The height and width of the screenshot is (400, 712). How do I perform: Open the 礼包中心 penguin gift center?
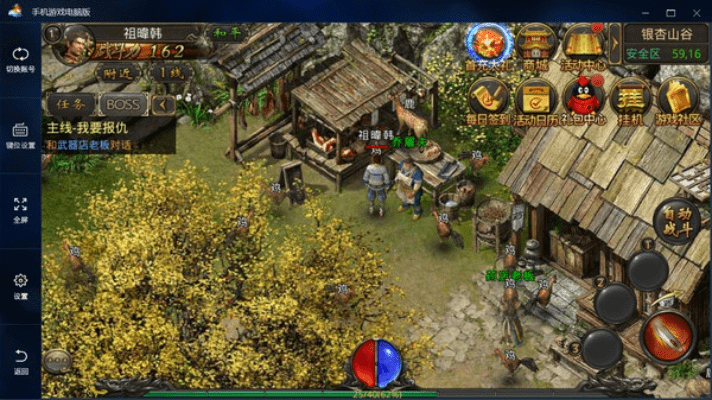pyautogui.click(x=585, y=100)
